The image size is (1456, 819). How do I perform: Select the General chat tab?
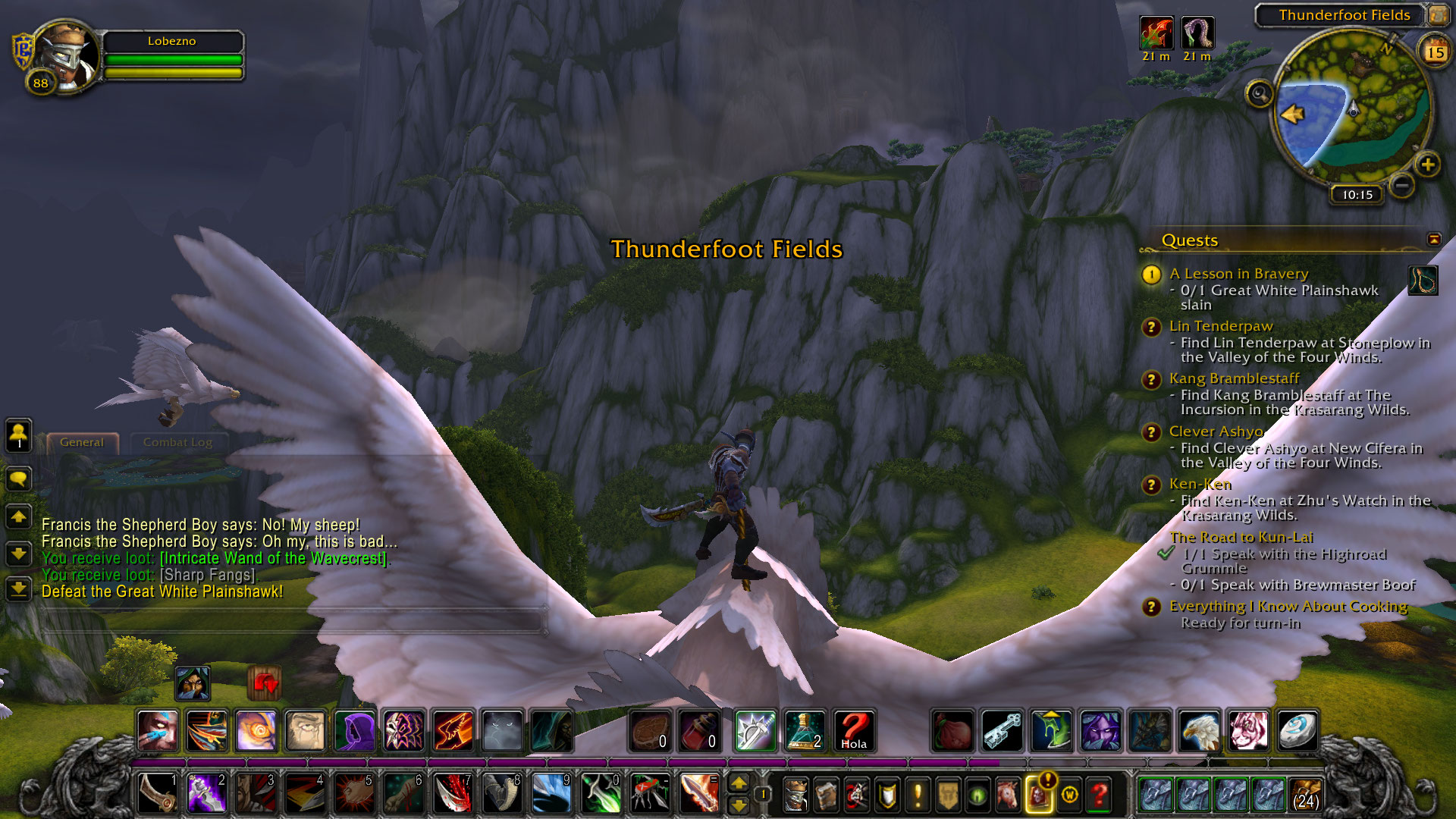click(x=82, y=442)
